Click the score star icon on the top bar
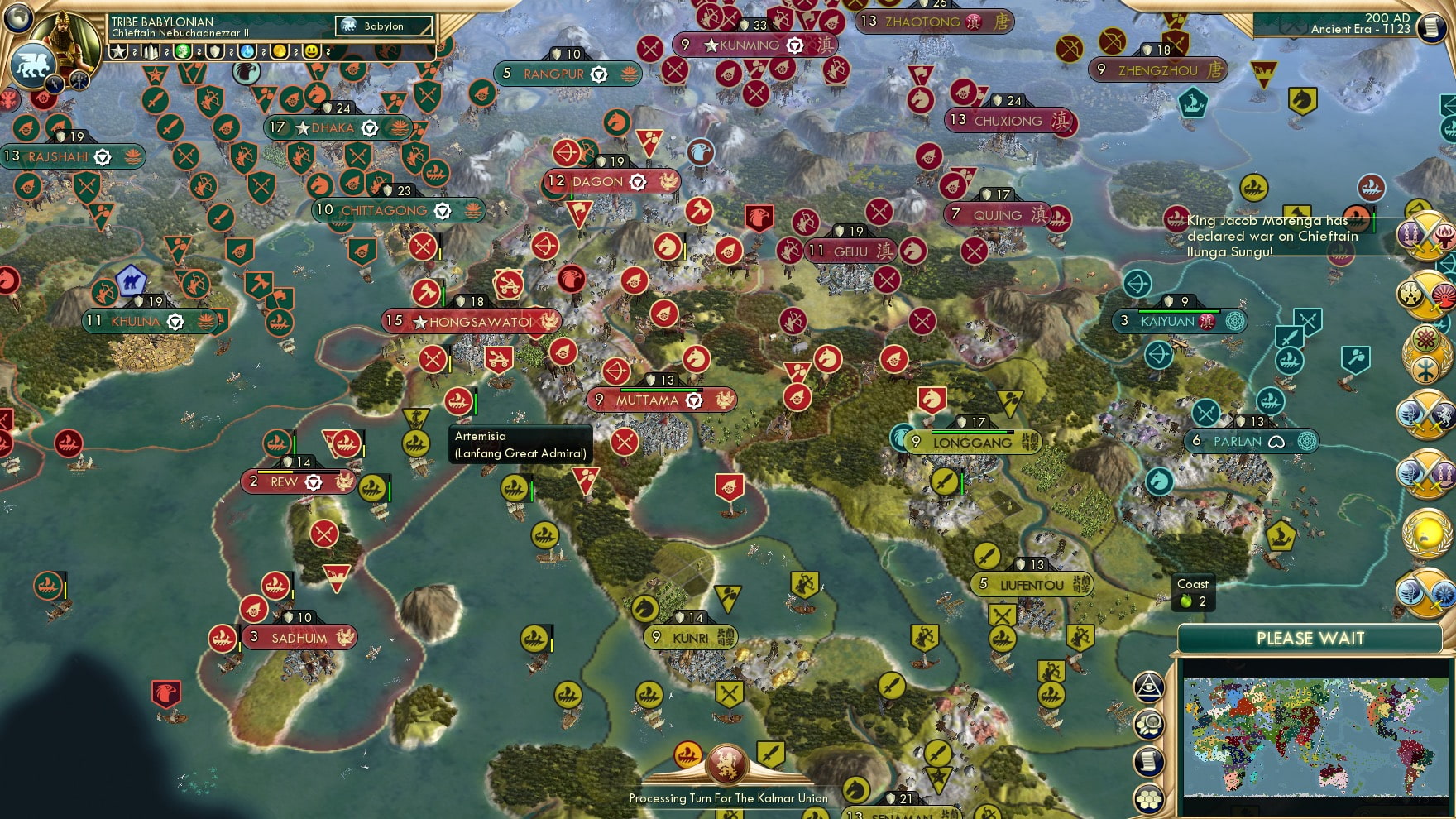This screenshot has height=819, width=1456. (x=118, y=51)
